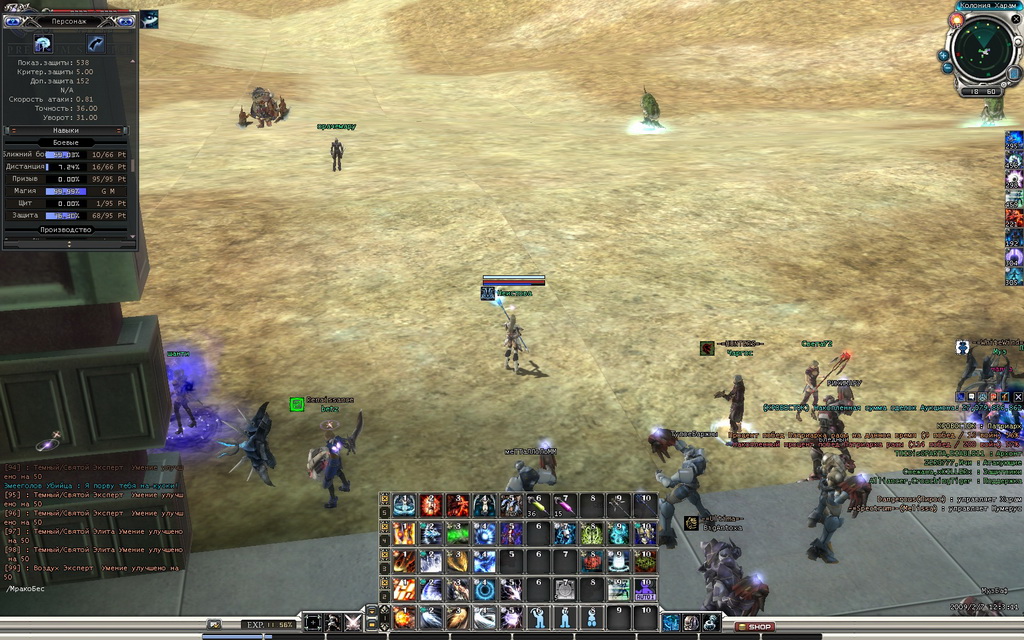Click the target crosshair icon on bottom bar

tap(313, 622)
